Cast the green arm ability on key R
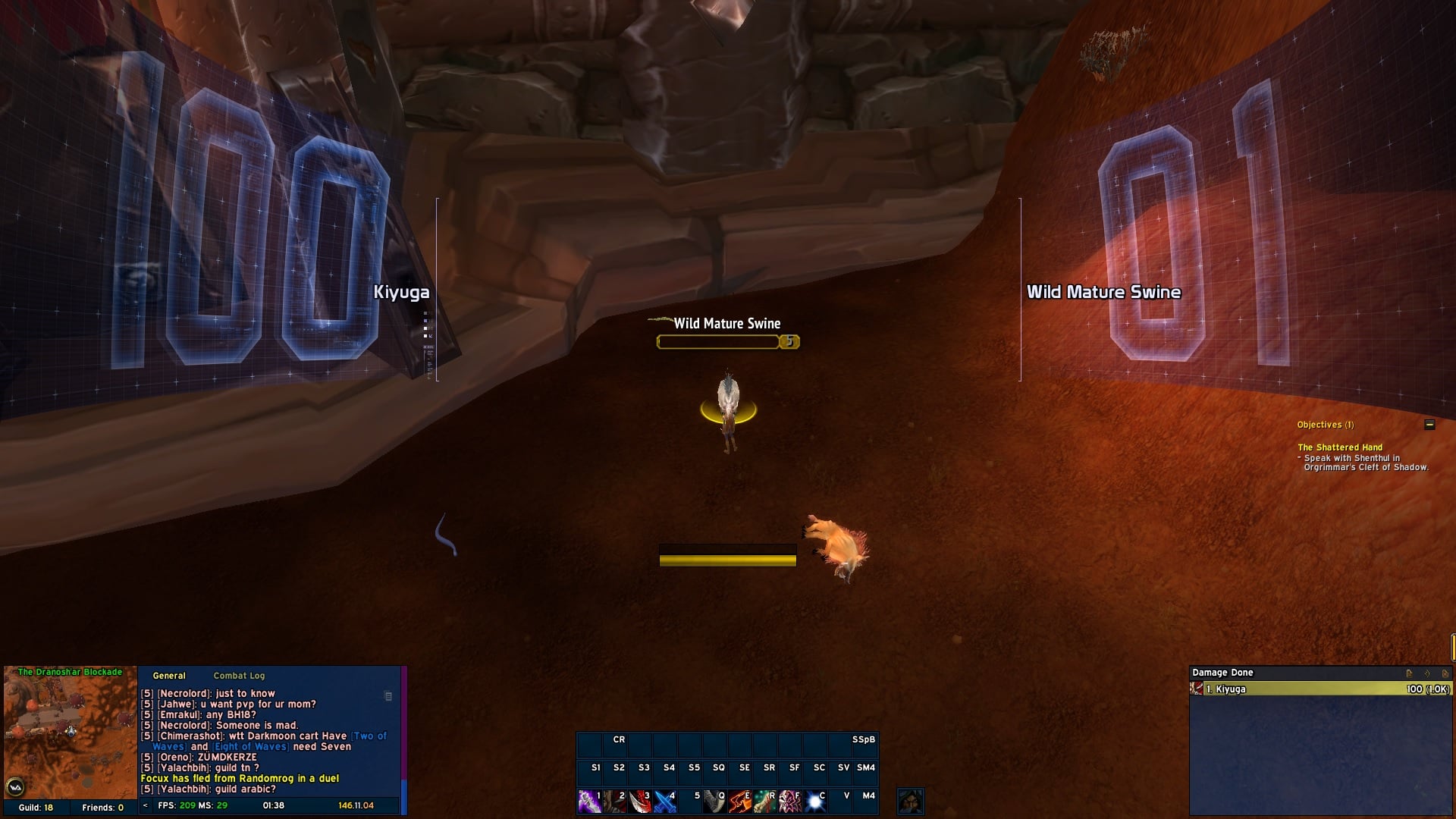This screenshot has width=1456, height=819. [764, 802]
